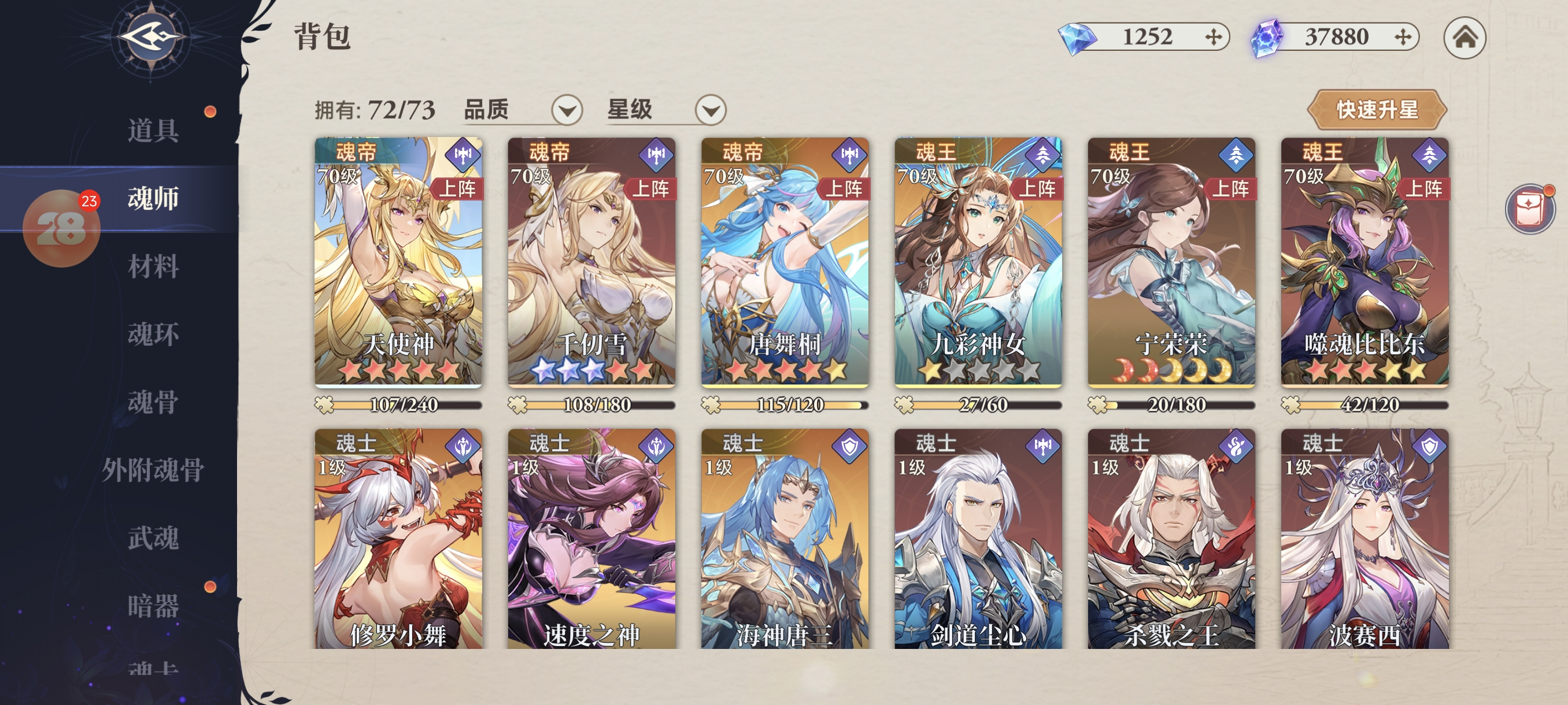Screen dimensions: 1568x705
Task: Open the 魂骨 soul bone tab
Action: [x=152, y=402]
